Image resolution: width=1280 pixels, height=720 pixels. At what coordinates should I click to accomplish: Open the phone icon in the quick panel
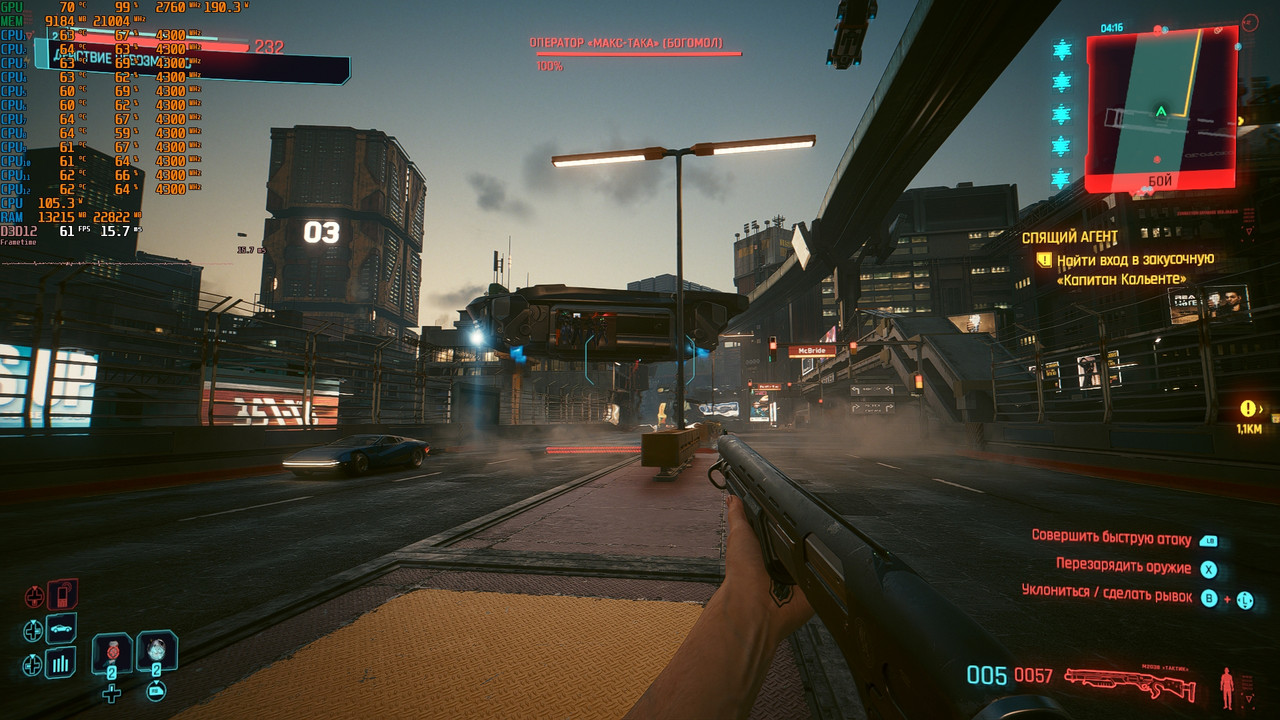[x=62, y=595]
